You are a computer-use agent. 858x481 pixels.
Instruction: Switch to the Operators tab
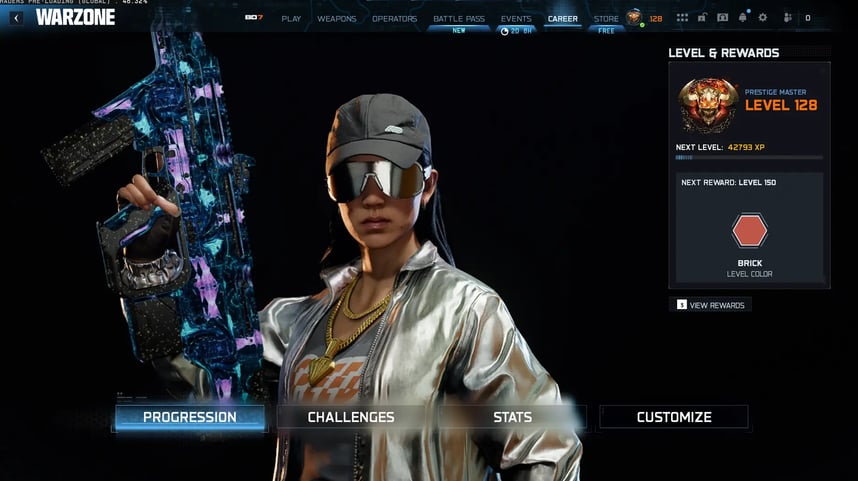point(395,19)
